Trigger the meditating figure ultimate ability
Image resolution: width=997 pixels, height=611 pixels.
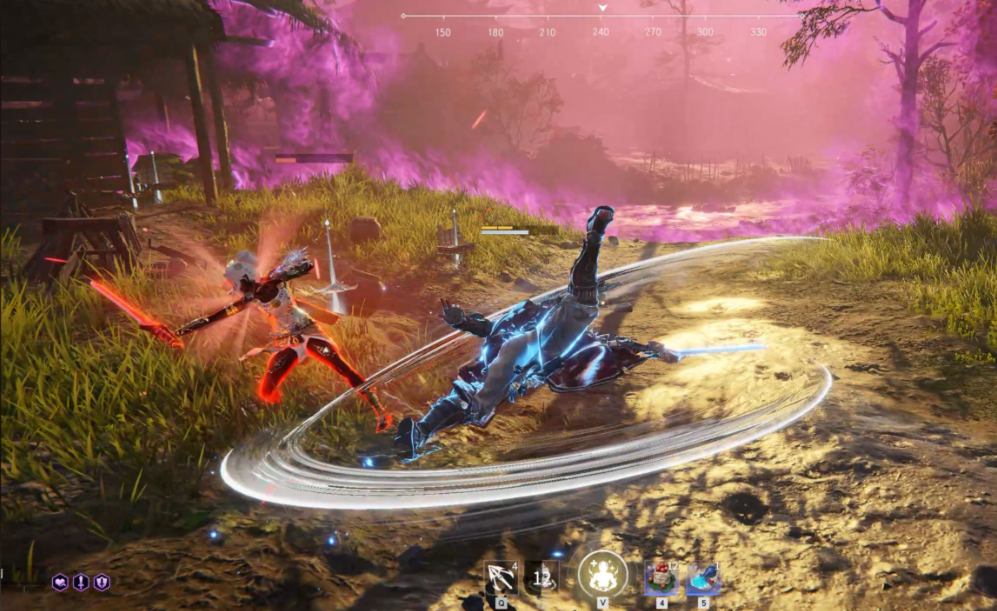click(603, 575)
